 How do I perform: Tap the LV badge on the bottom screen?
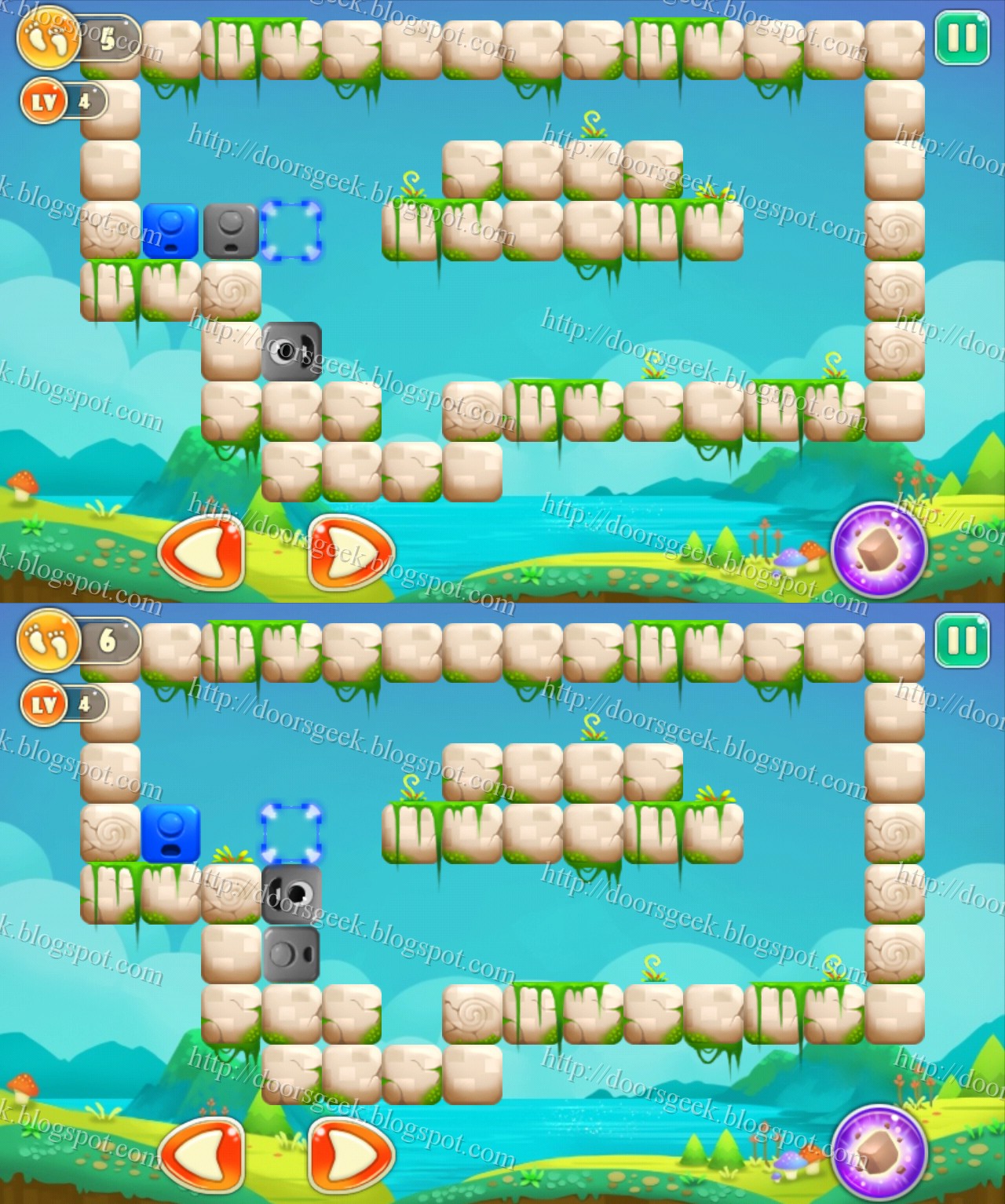pyautogui.click(x=45, y=705)
